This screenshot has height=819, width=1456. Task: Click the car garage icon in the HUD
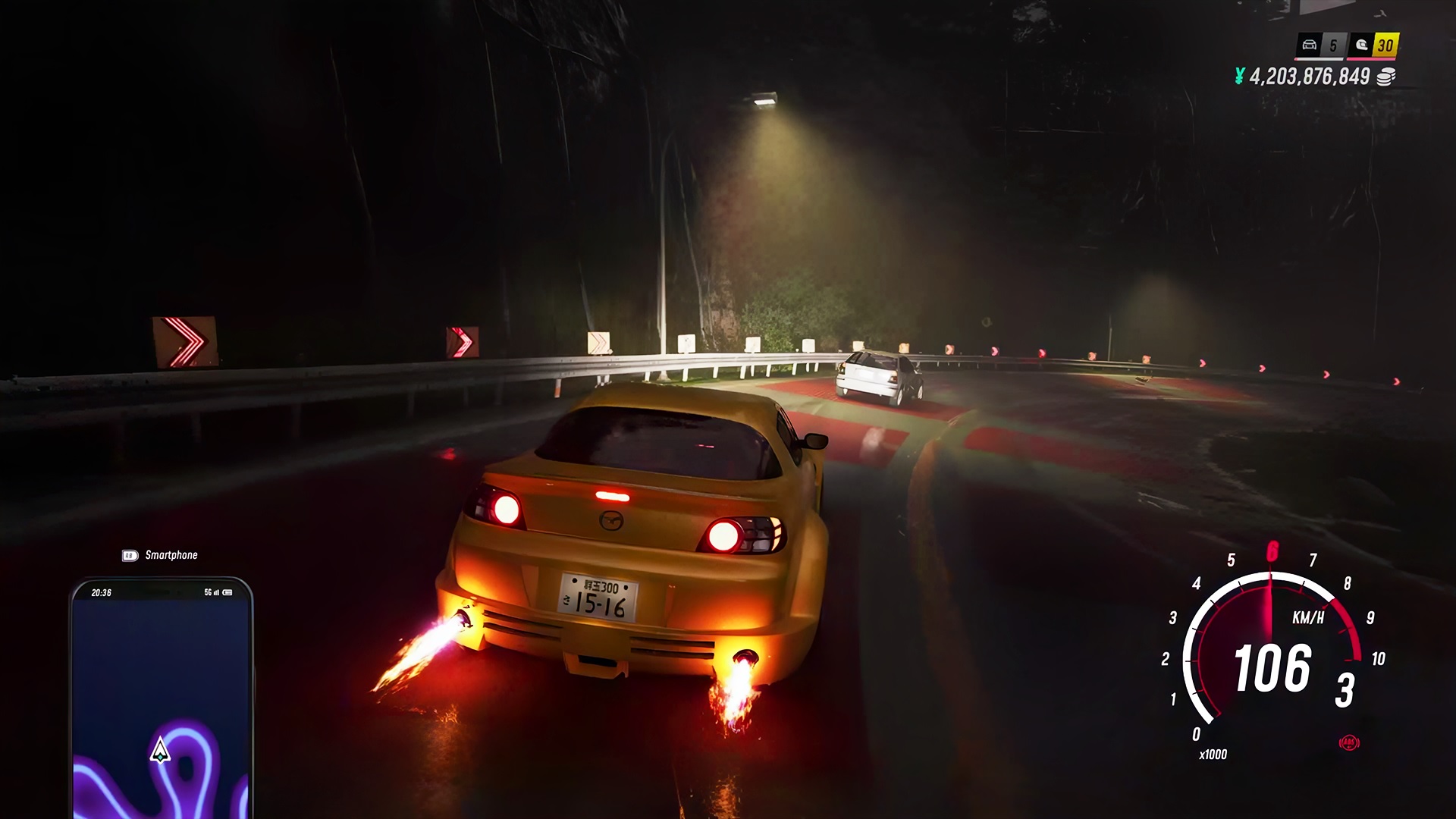tap(1310, 44)
